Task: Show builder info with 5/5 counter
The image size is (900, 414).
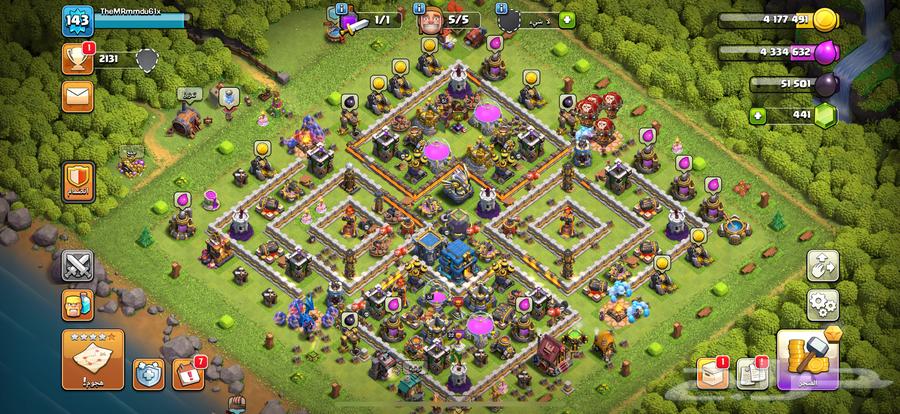Action: point(444,20)
